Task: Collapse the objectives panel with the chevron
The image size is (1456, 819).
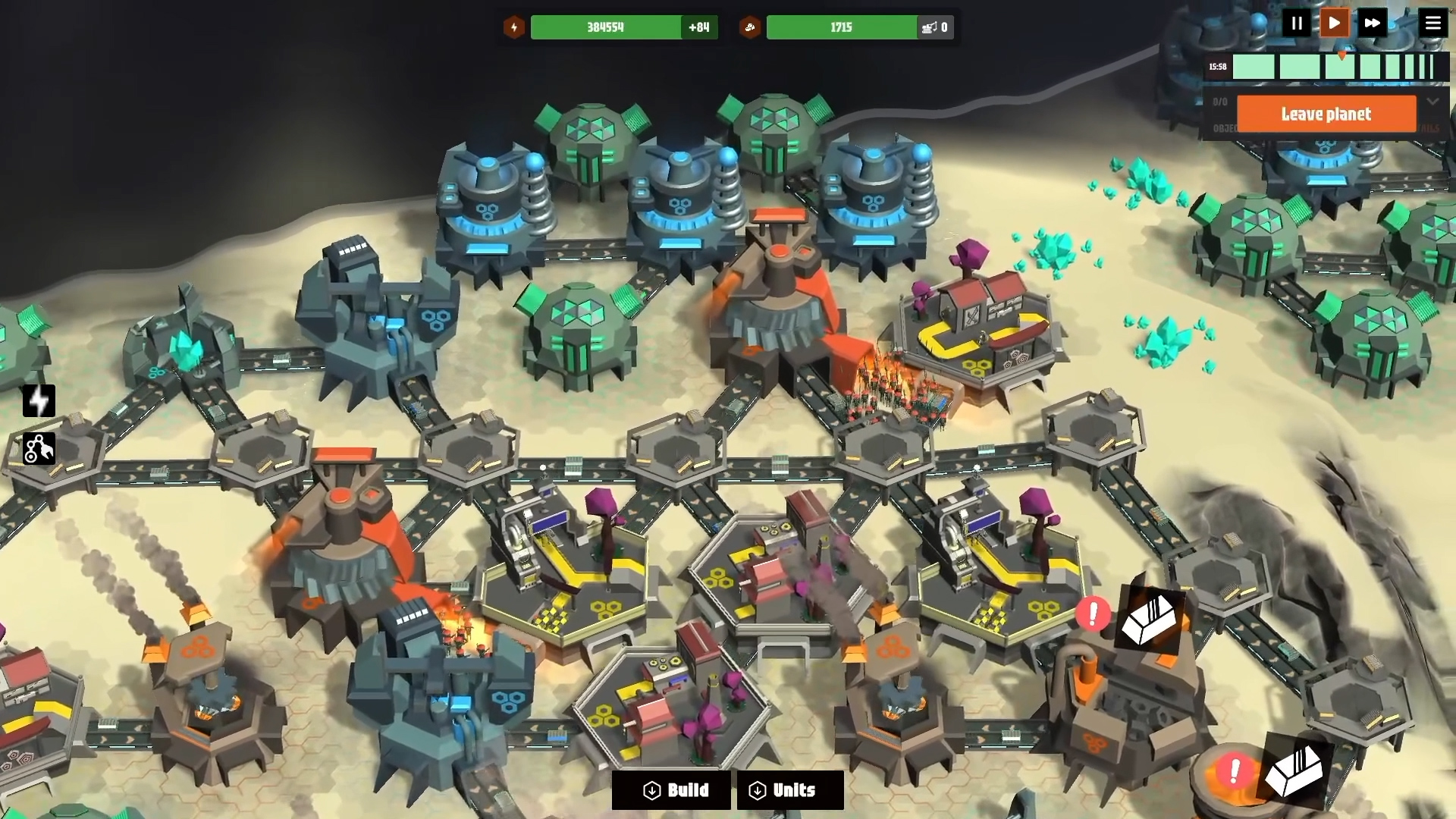Action: (x=1433, y=101)
